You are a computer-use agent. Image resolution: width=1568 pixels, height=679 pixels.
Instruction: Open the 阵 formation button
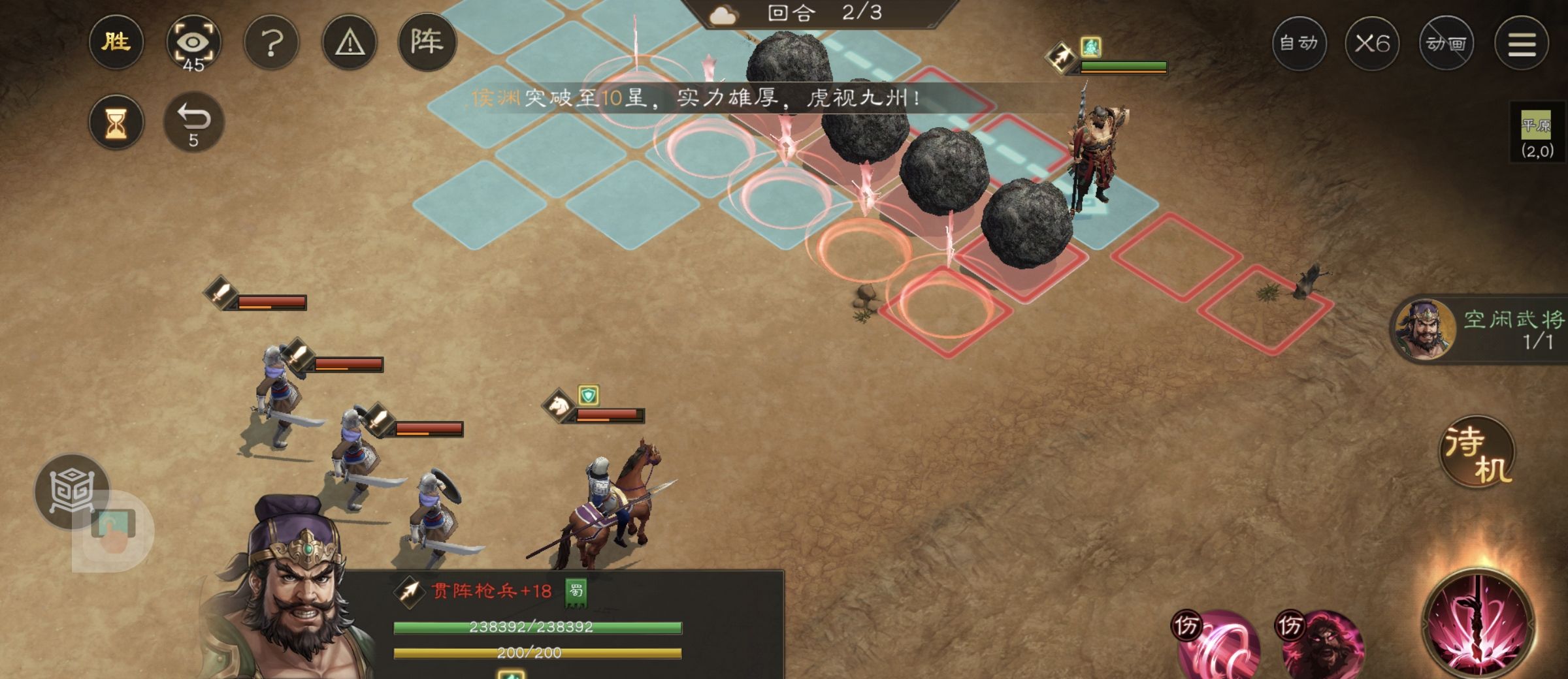click(x=427, y=42)
